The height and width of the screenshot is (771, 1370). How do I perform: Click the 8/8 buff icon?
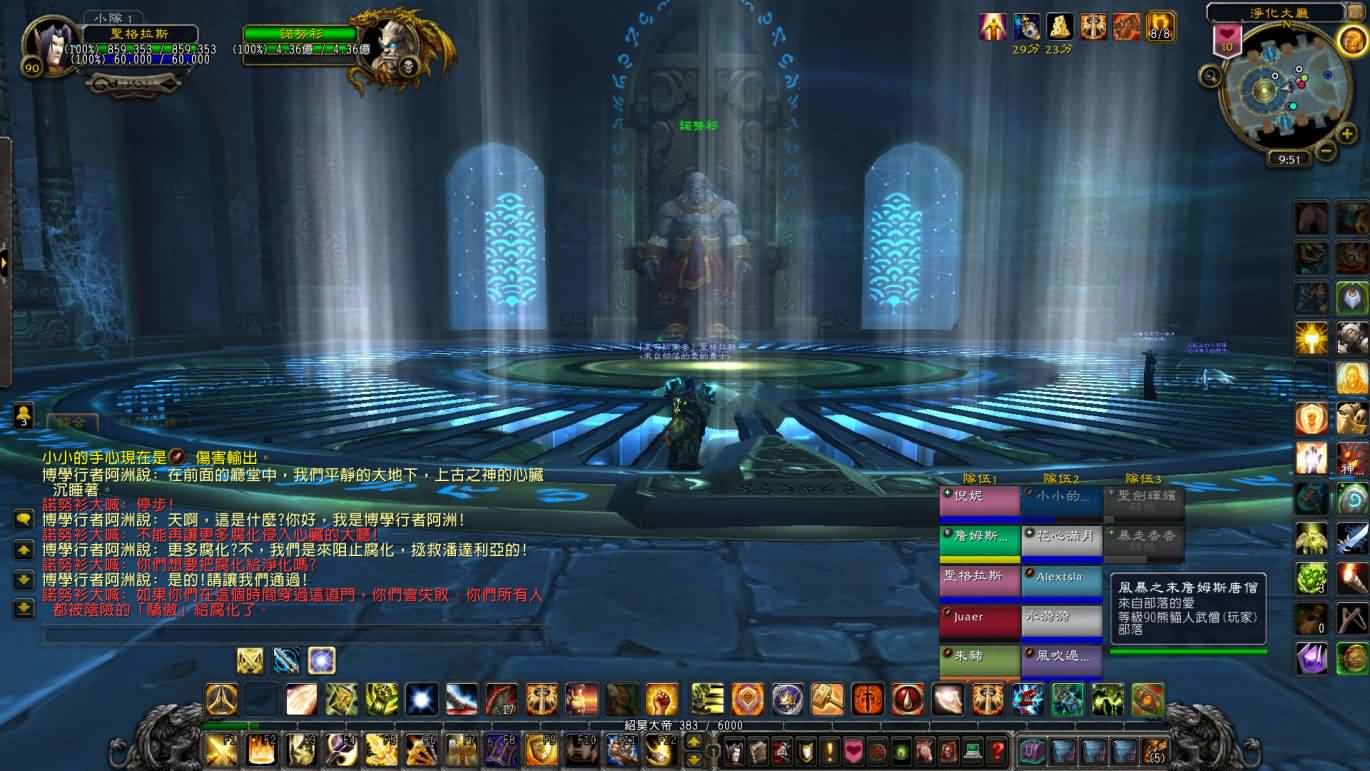click(x=1160, y=27)
